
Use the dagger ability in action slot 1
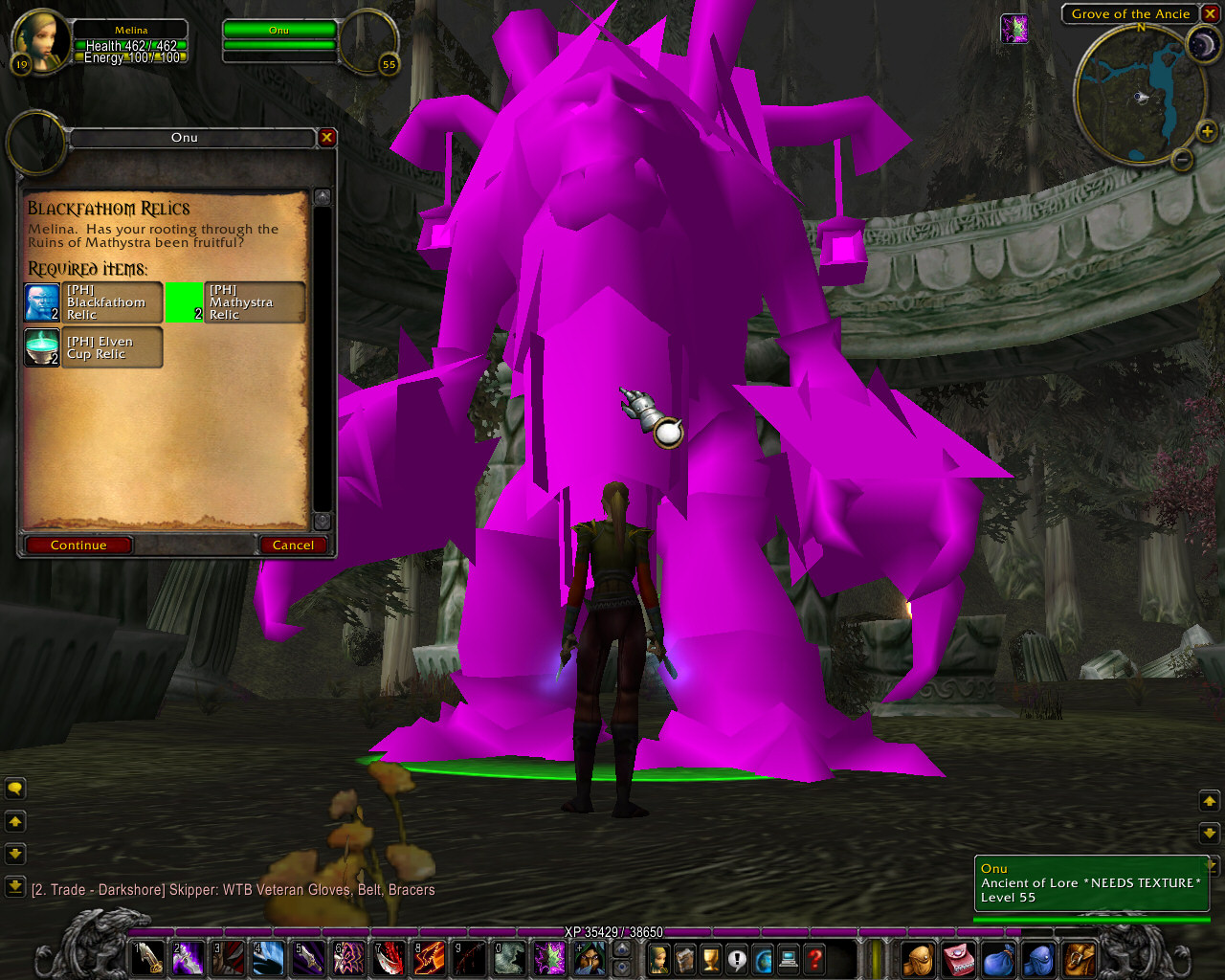(146, 958)
